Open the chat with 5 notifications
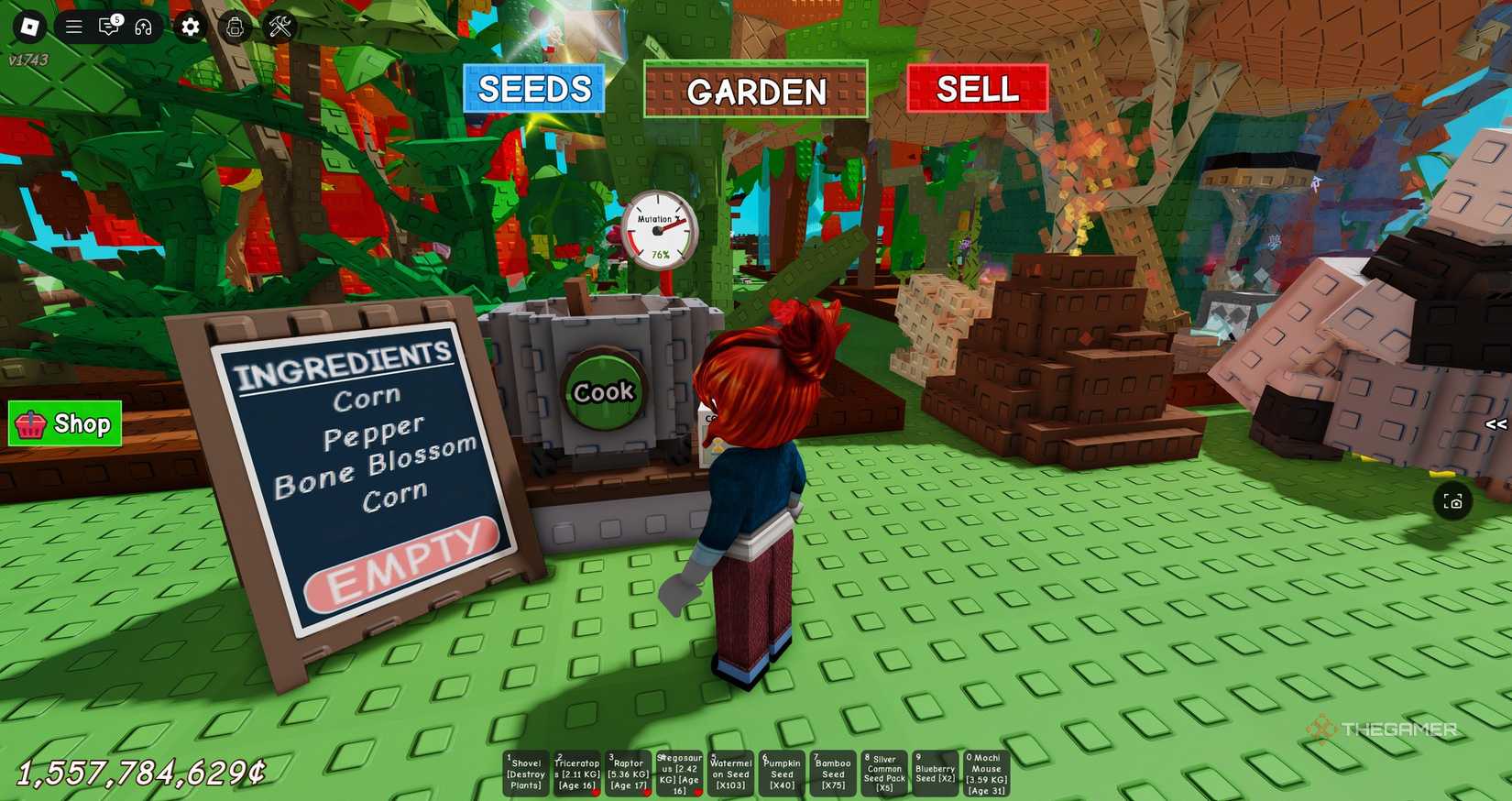 108,27
